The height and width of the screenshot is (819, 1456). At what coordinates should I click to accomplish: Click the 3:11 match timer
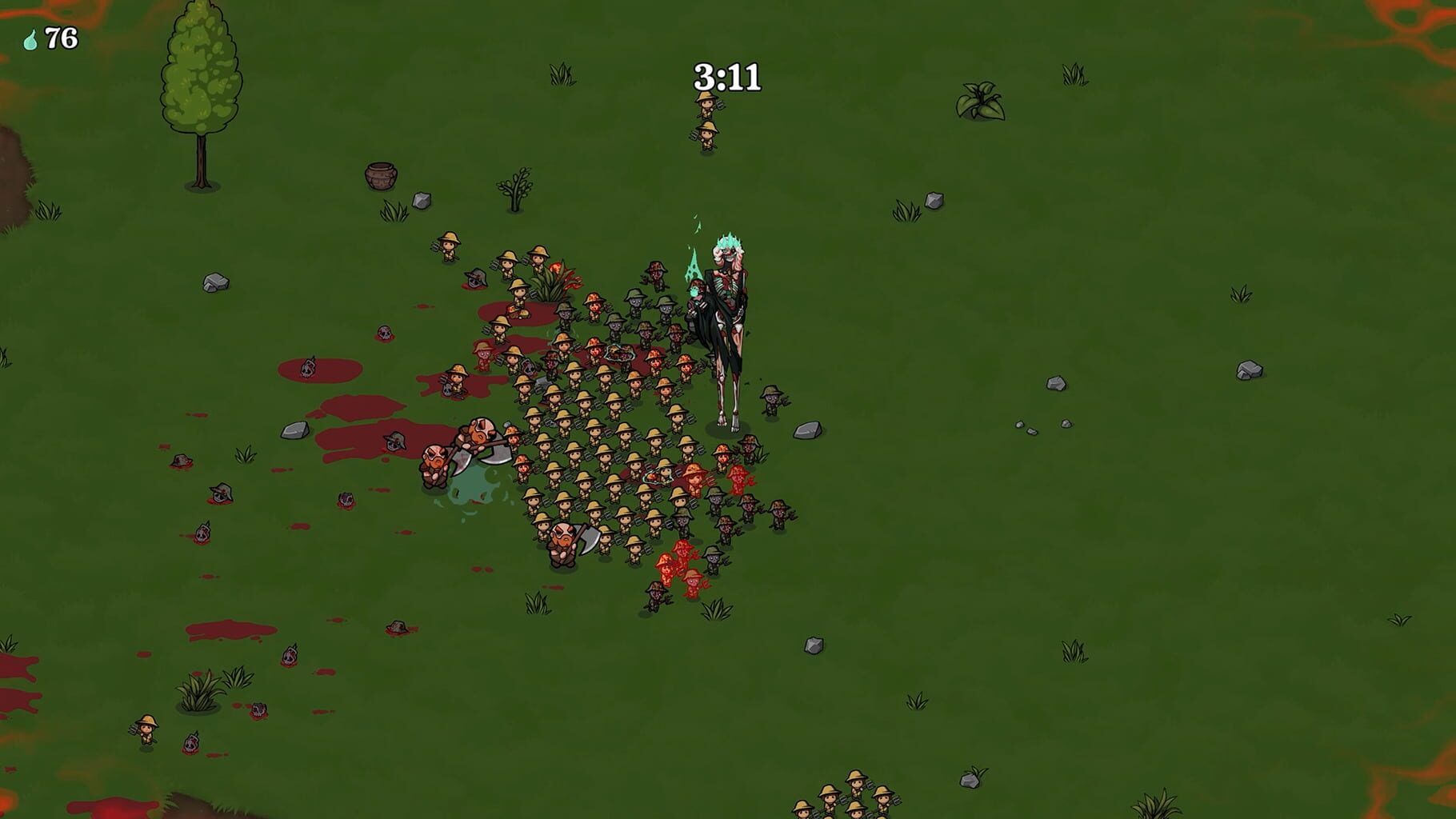[726, 76]
